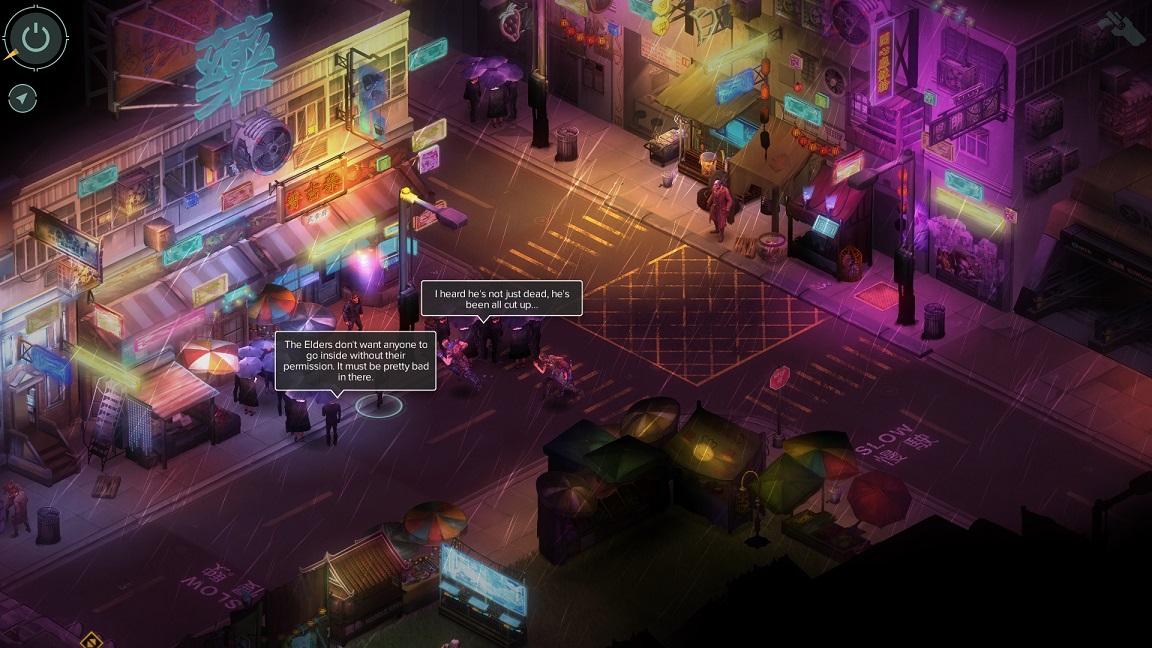Open the power button system menu
1152x648 pixels.
[x=36, y=39]
